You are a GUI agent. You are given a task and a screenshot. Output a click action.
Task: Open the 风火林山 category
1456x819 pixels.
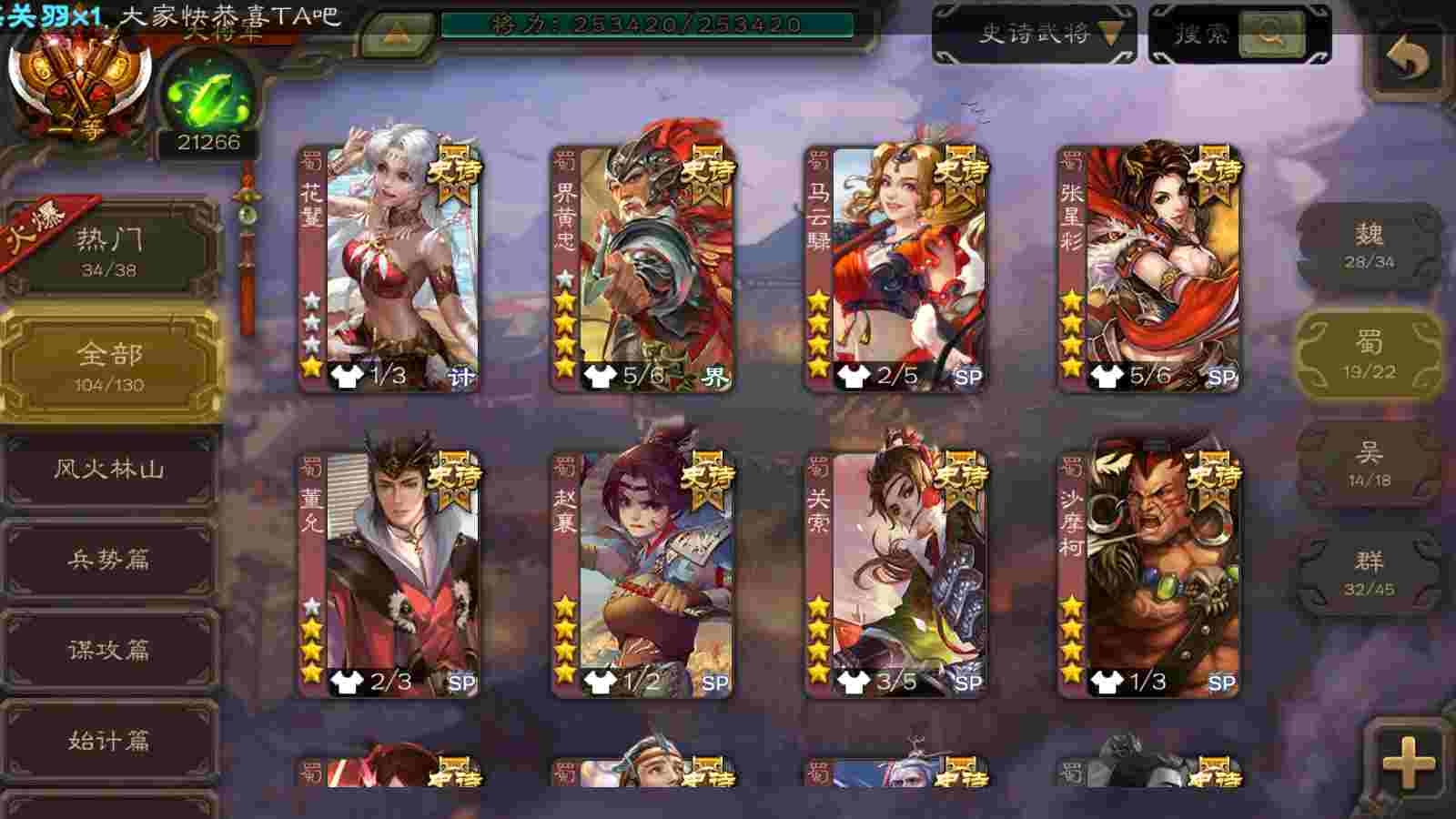pos(109,470)
